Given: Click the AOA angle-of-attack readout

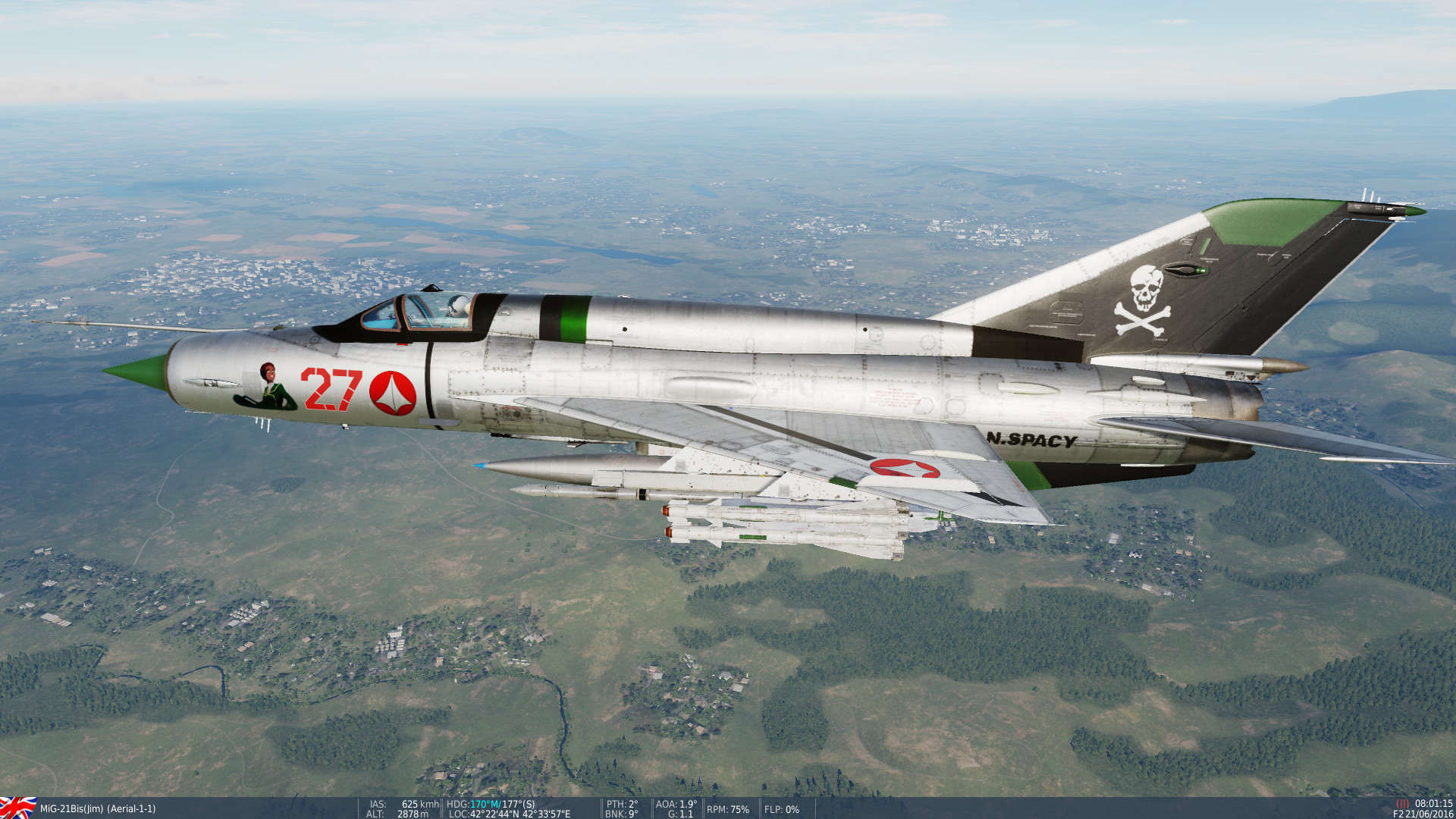Looking at the screenshot, I should [675, 805].
